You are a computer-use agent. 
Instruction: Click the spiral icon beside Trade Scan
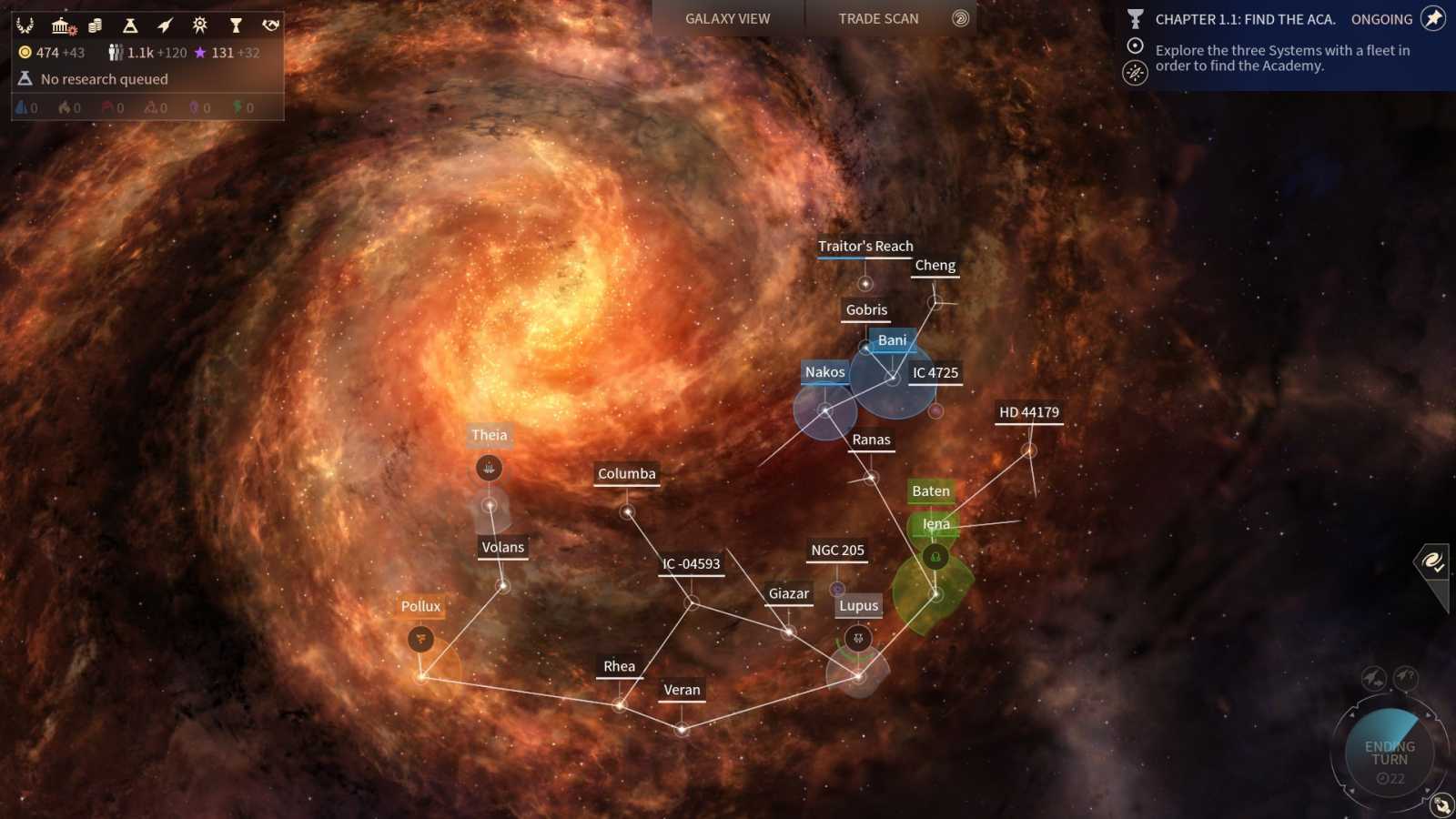point(961,17)
